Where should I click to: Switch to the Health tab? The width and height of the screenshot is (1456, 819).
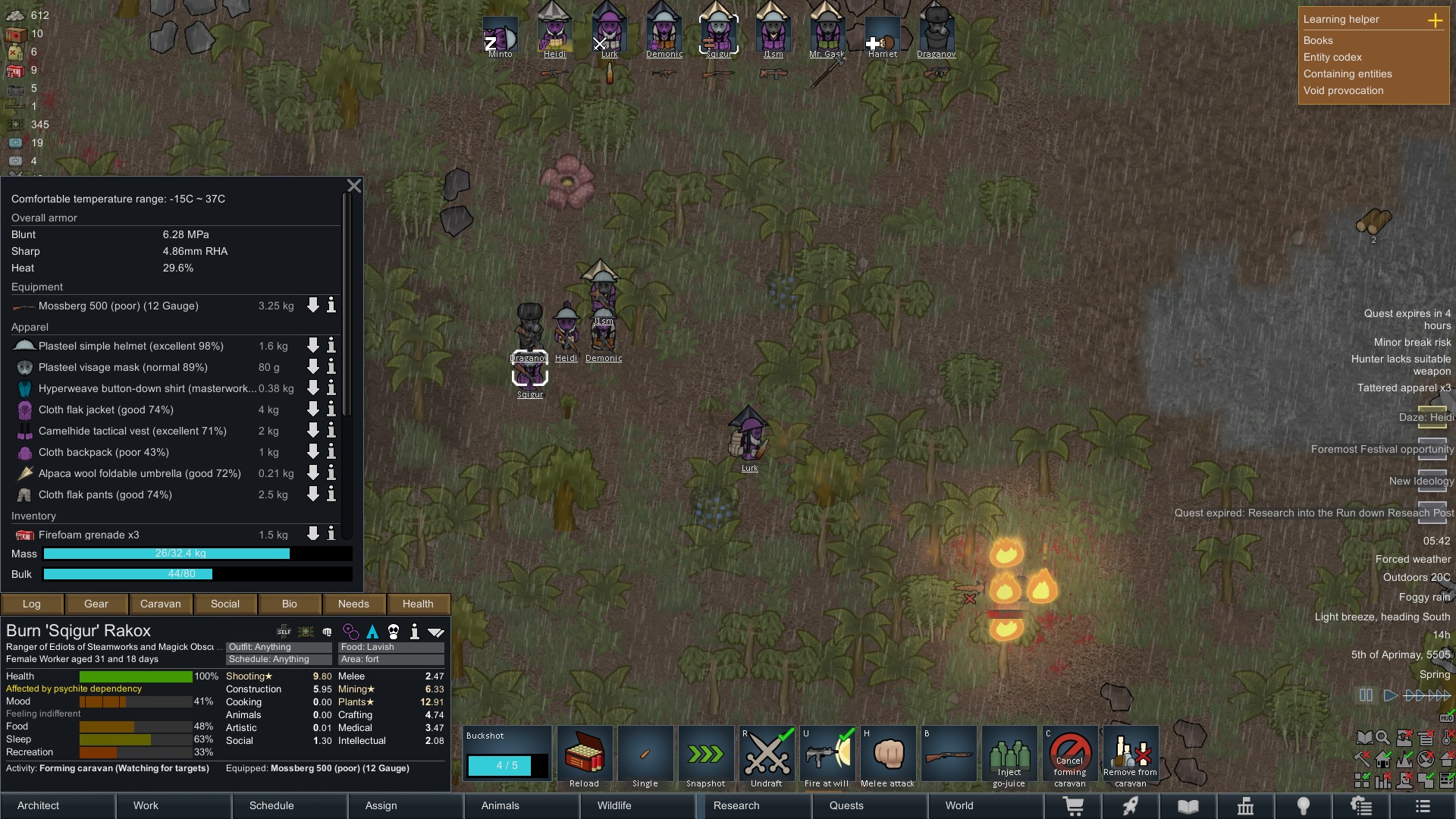coord(418,604)
